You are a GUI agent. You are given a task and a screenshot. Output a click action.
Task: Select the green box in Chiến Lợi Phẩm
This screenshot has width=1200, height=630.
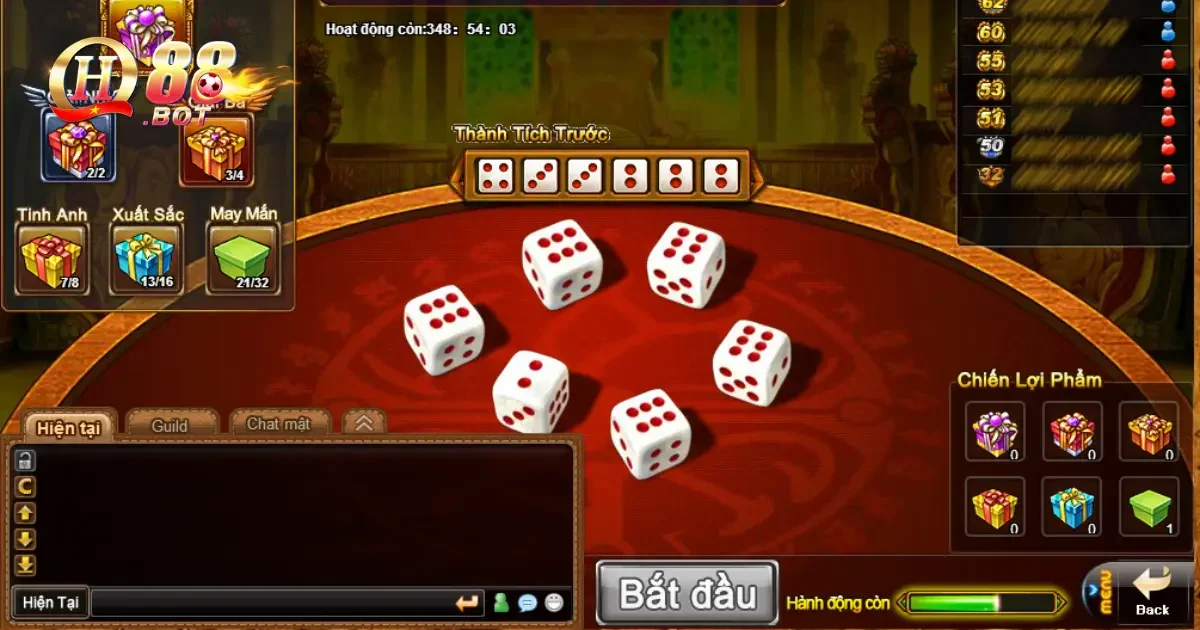click(x=1148, y=507)
